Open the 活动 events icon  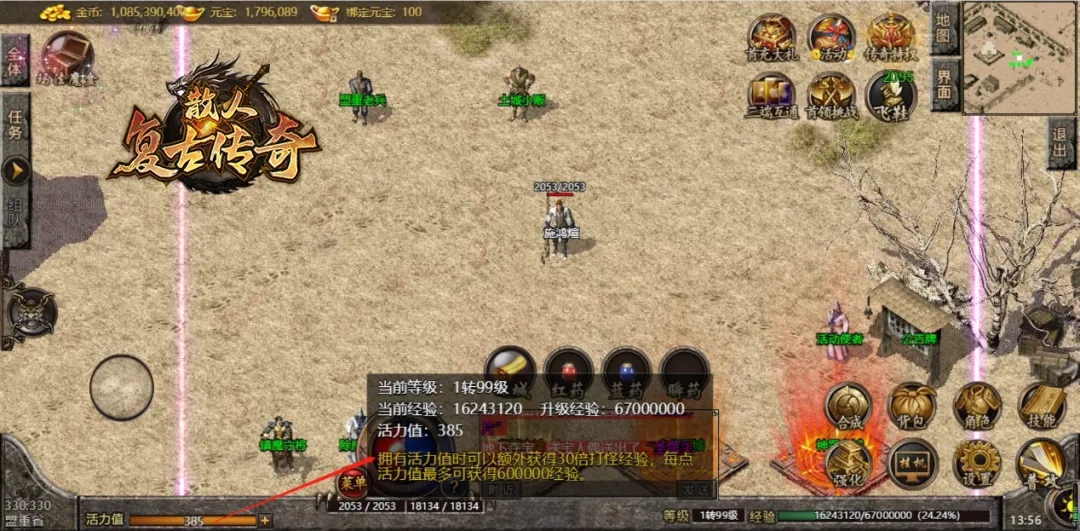tap(831, 38)
